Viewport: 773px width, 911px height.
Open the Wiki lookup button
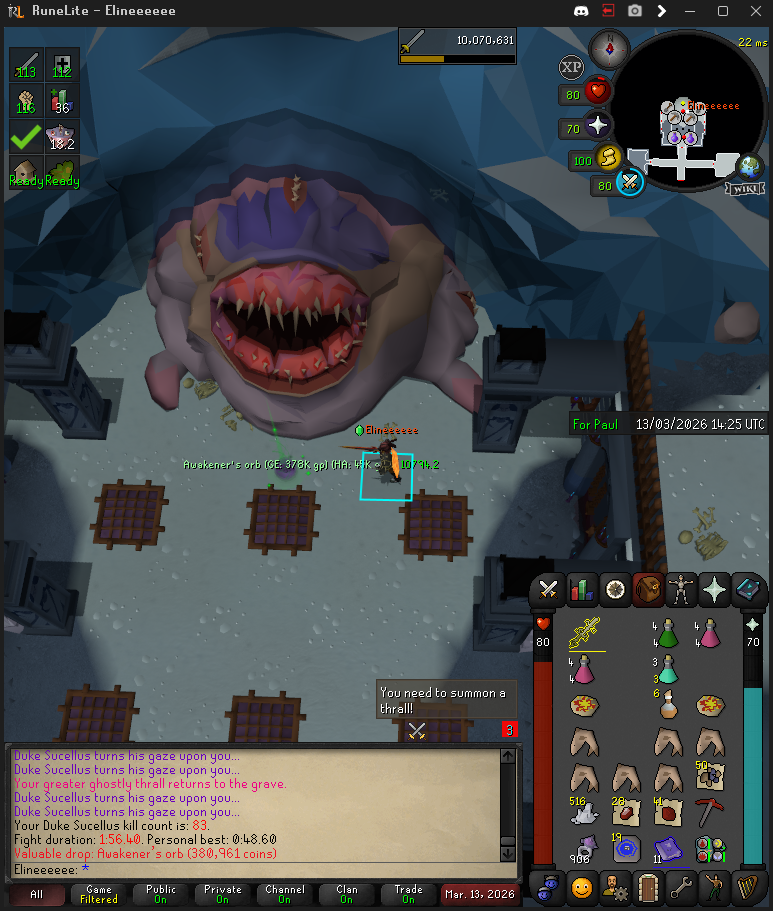coord(748,188)
